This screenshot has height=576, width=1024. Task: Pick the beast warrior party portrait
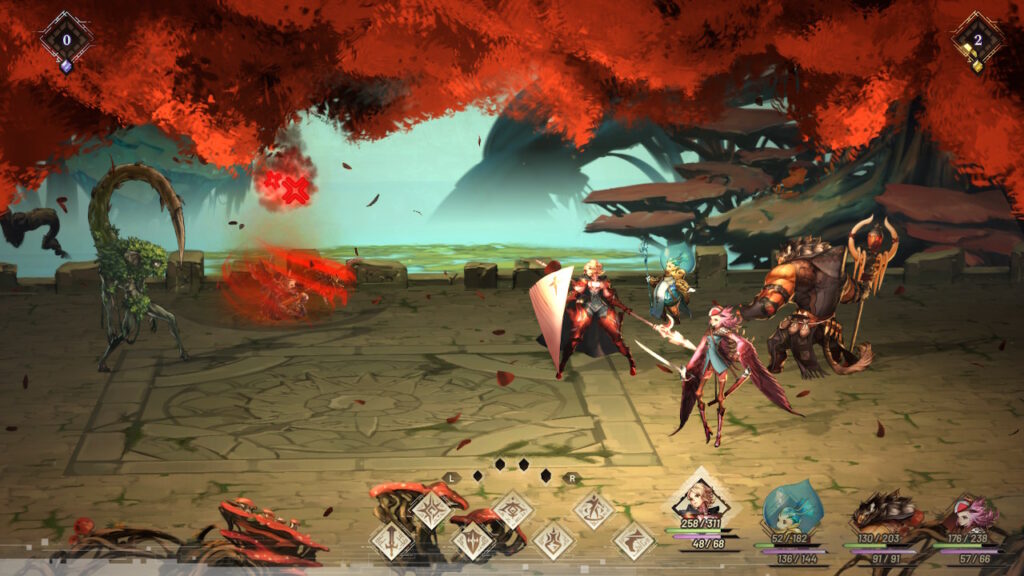point(882,512)
